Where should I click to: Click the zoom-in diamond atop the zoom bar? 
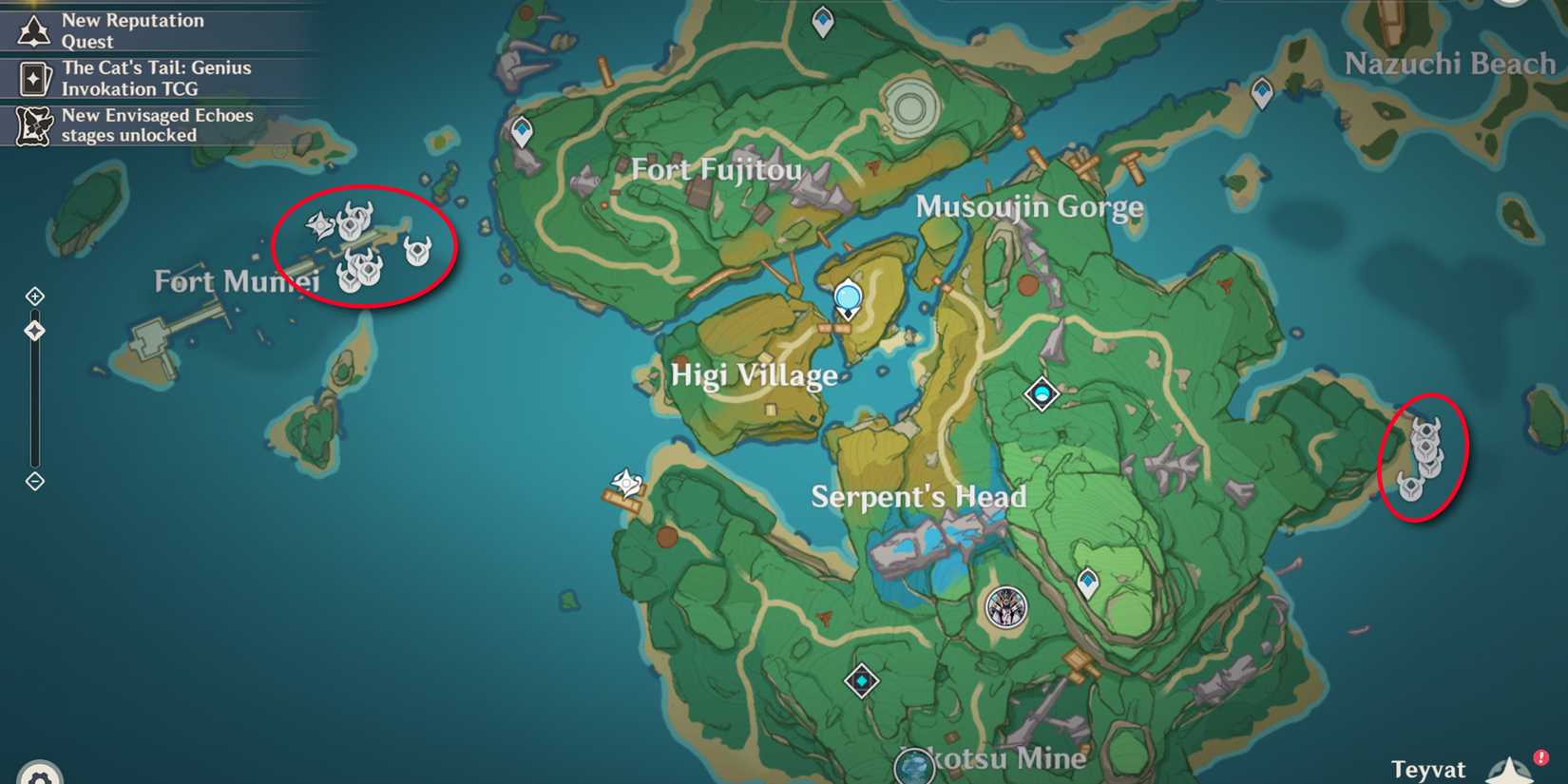pyautogui.click(x=35, y=296)
